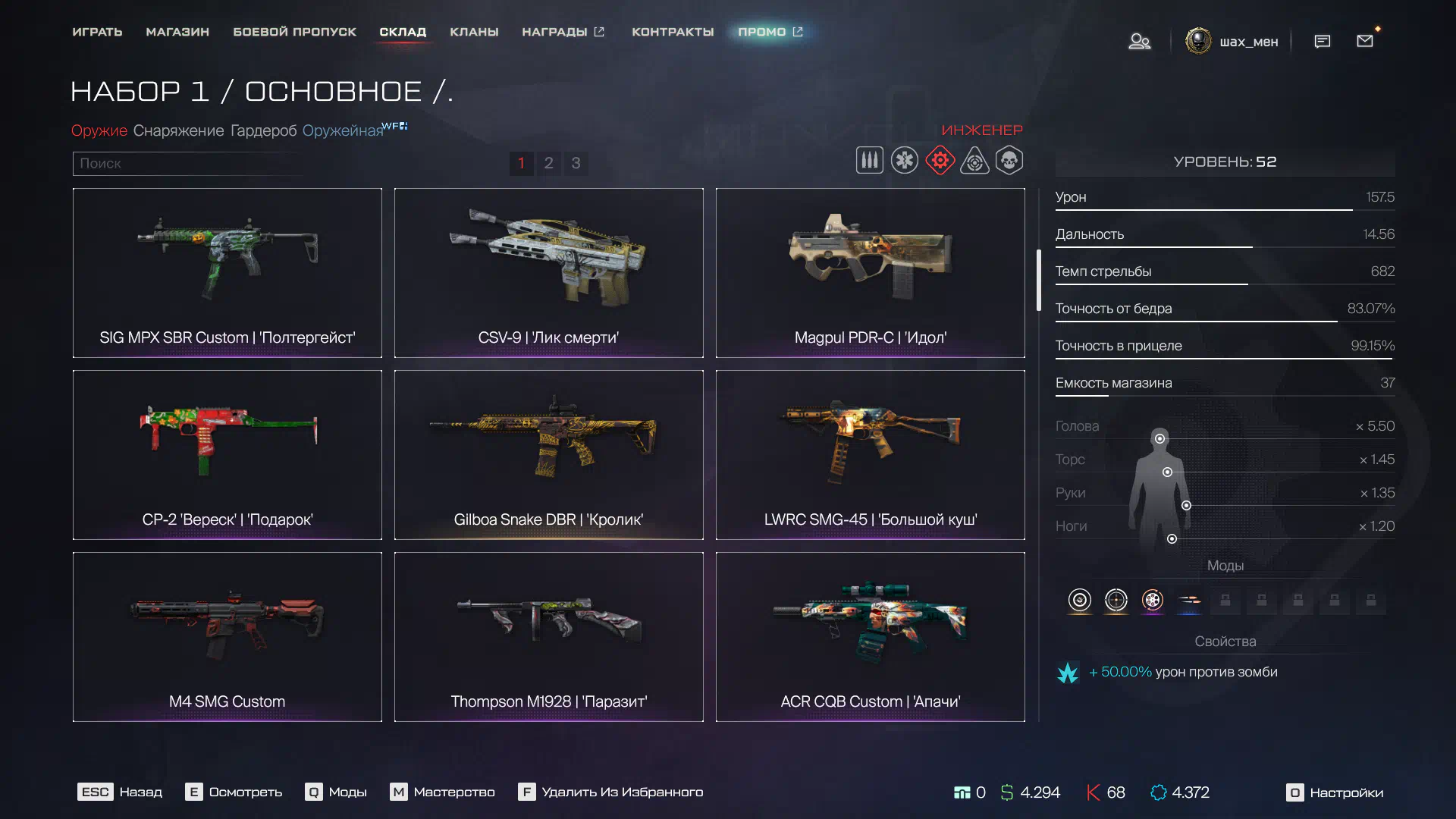Select the ACR CQB Custom 'Апачи'

tap(871, 637)
